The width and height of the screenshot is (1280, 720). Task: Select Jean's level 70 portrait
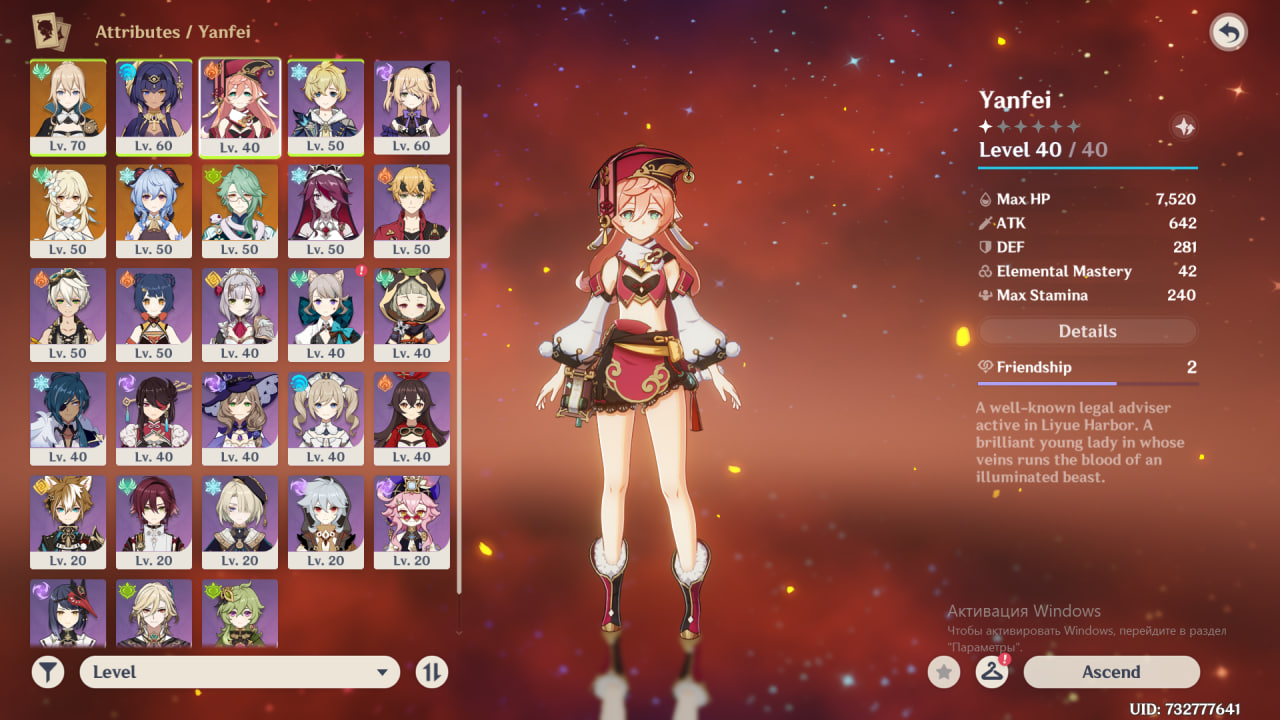point(68,107)
